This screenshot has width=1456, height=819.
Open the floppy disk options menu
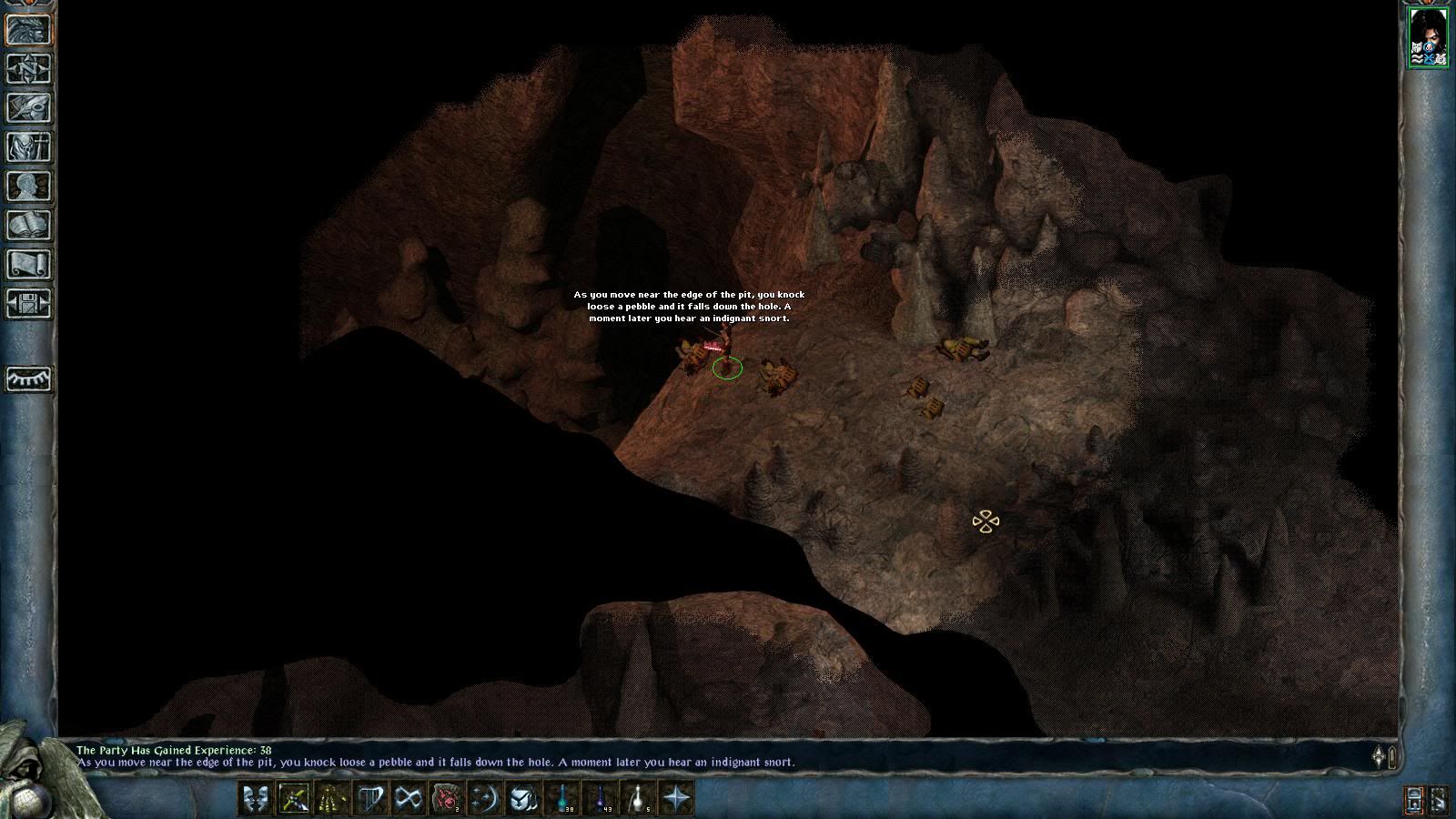(x=28, y=303)
